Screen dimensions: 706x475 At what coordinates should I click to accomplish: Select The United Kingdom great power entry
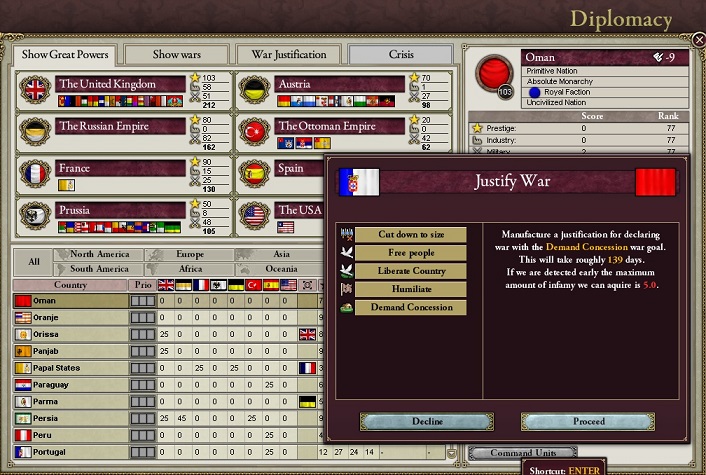pyautogui.click(x=120, y=84)
